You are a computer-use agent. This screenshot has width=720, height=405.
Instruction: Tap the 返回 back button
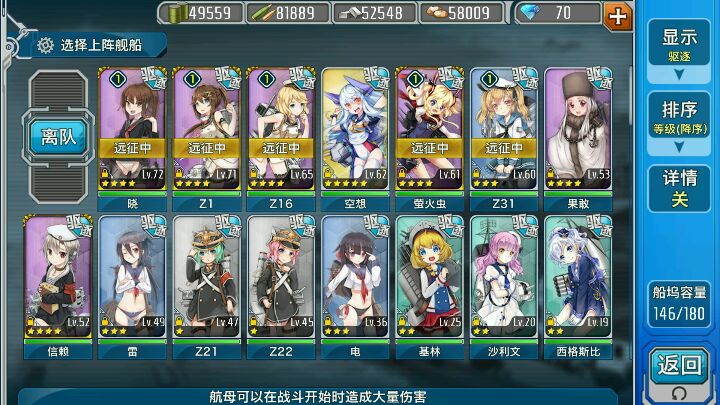(x=679, y=367)
